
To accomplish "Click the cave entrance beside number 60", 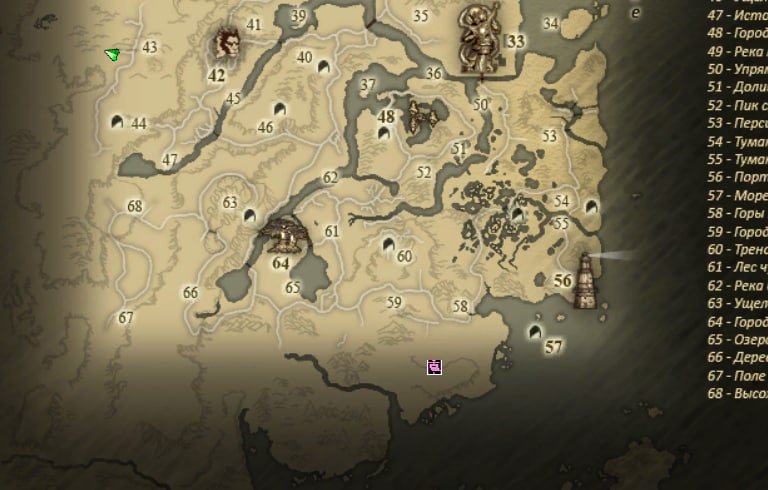I will (x=390, y=243).
